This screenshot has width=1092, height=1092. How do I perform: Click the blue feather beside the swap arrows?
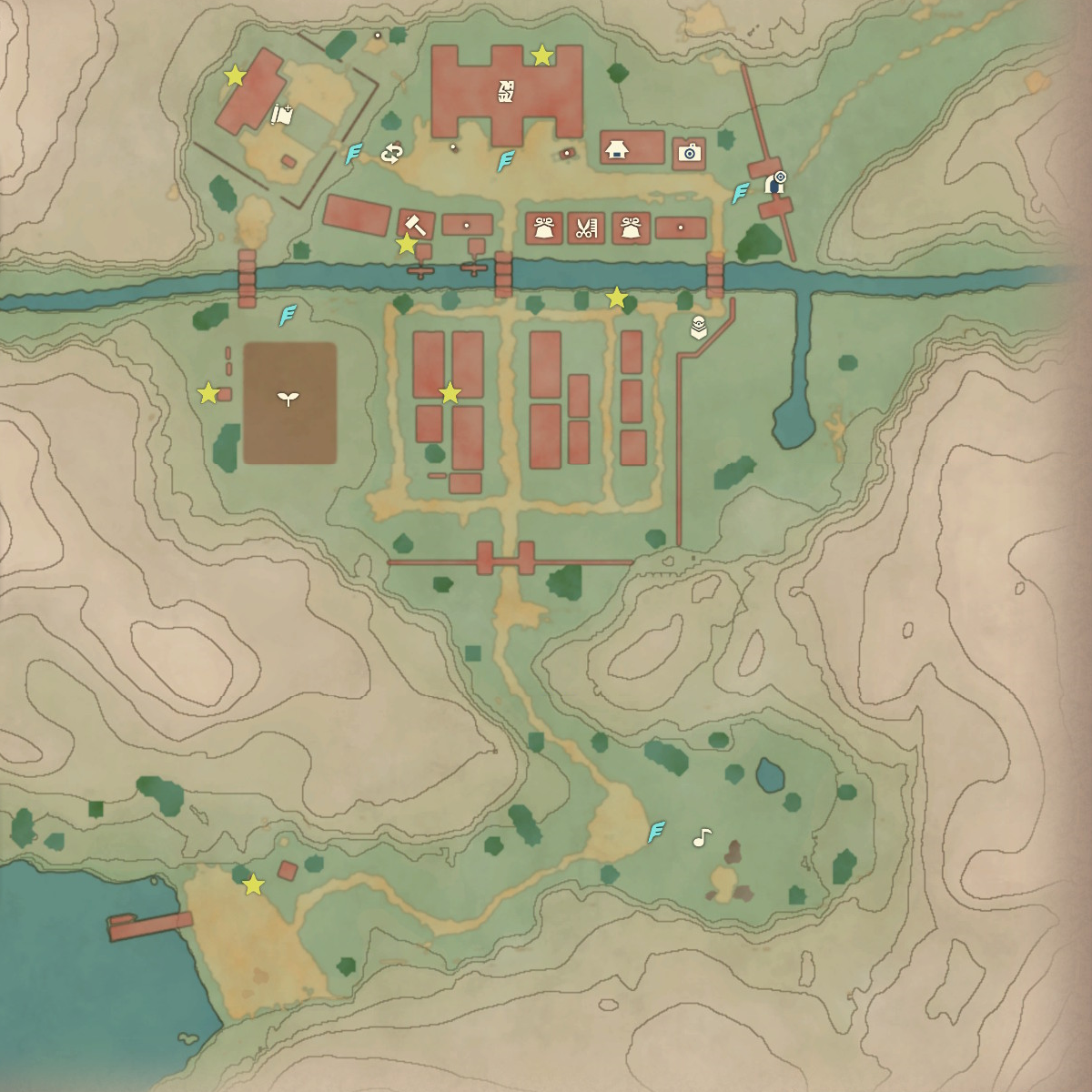(x=353, y=154)
